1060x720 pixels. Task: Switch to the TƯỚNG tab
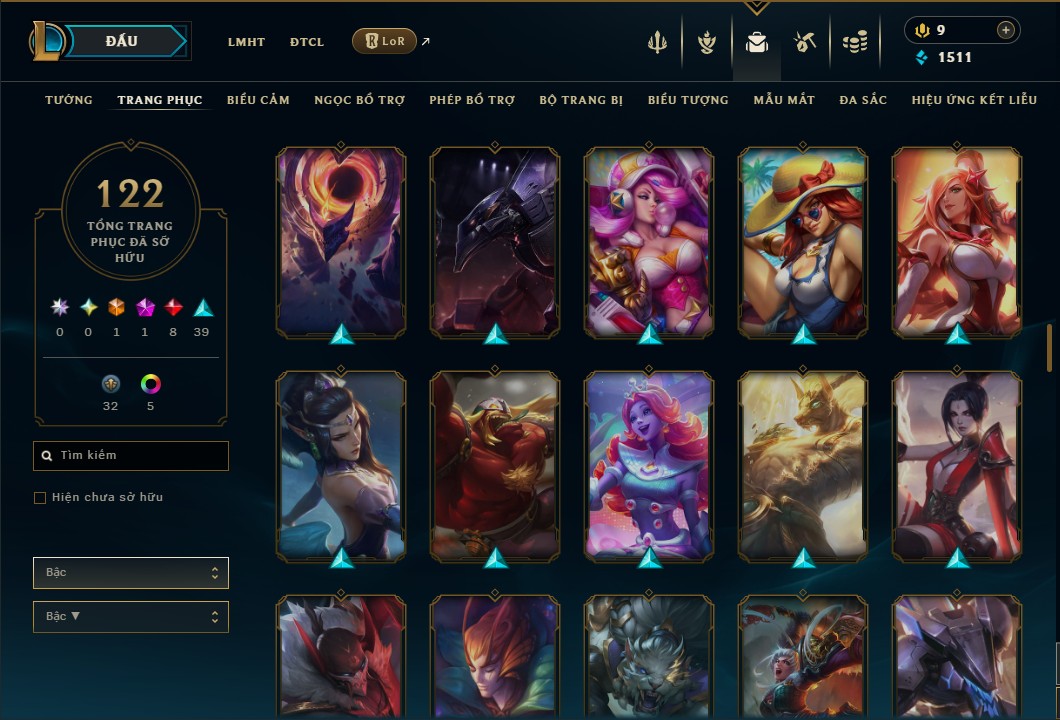pyautogui.click(x=69, y=100)
